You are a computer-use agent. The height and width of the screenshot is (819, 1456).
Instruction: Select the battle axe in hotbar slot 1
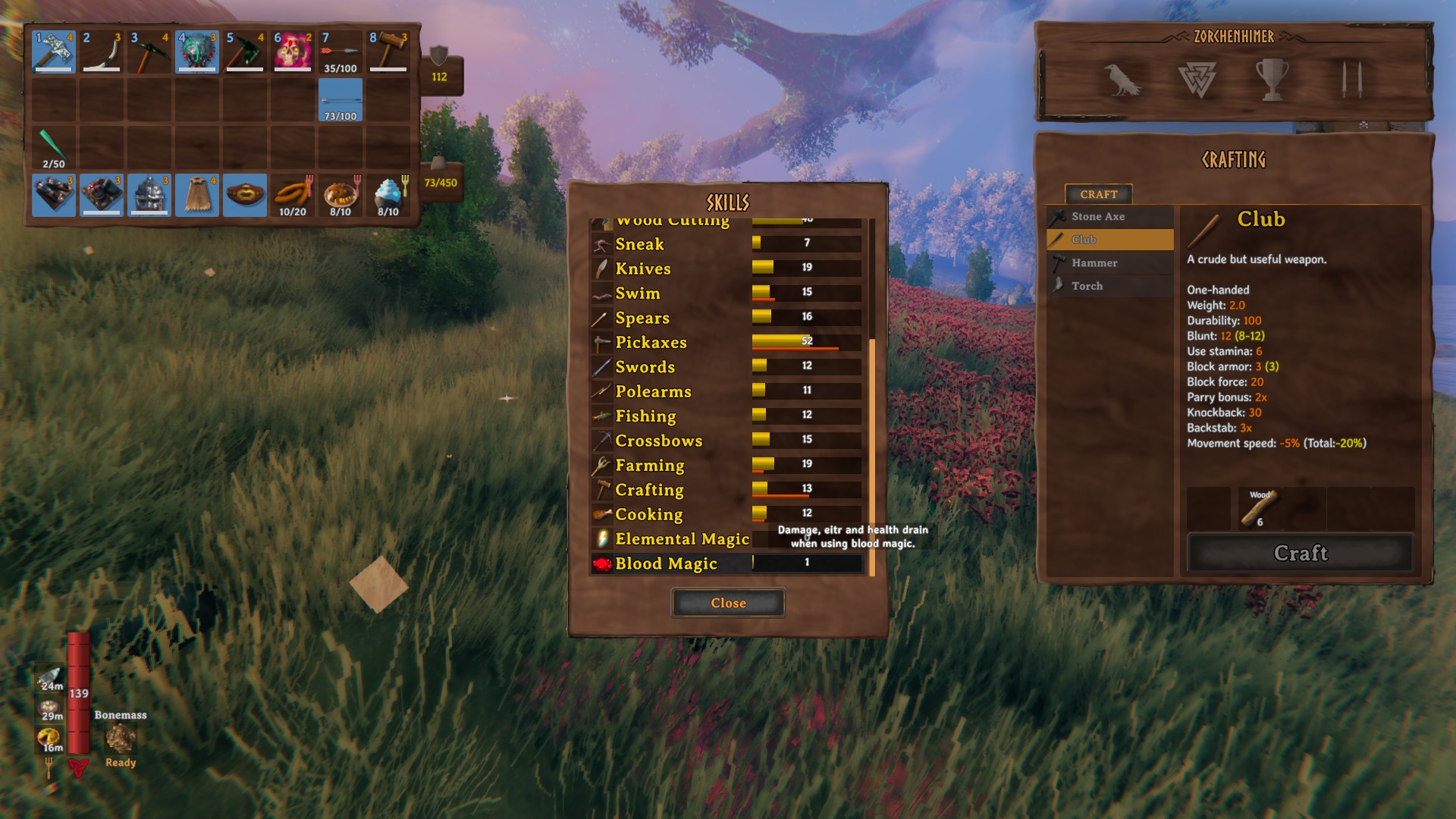pos(54,52)
